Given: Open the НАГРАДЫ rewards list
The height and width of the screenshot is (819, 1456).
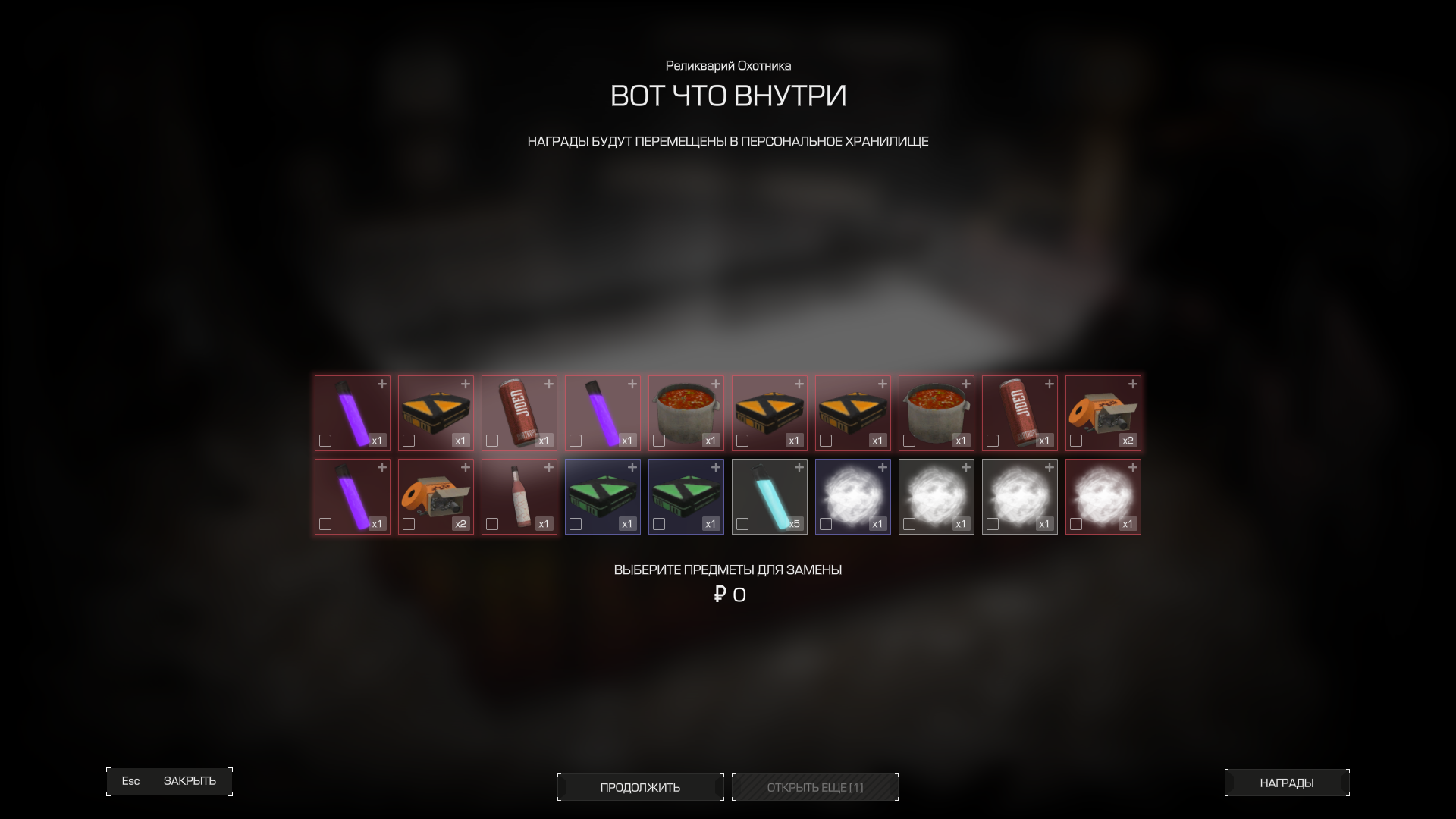Looking at the screenshot, I should point(1286,783).
